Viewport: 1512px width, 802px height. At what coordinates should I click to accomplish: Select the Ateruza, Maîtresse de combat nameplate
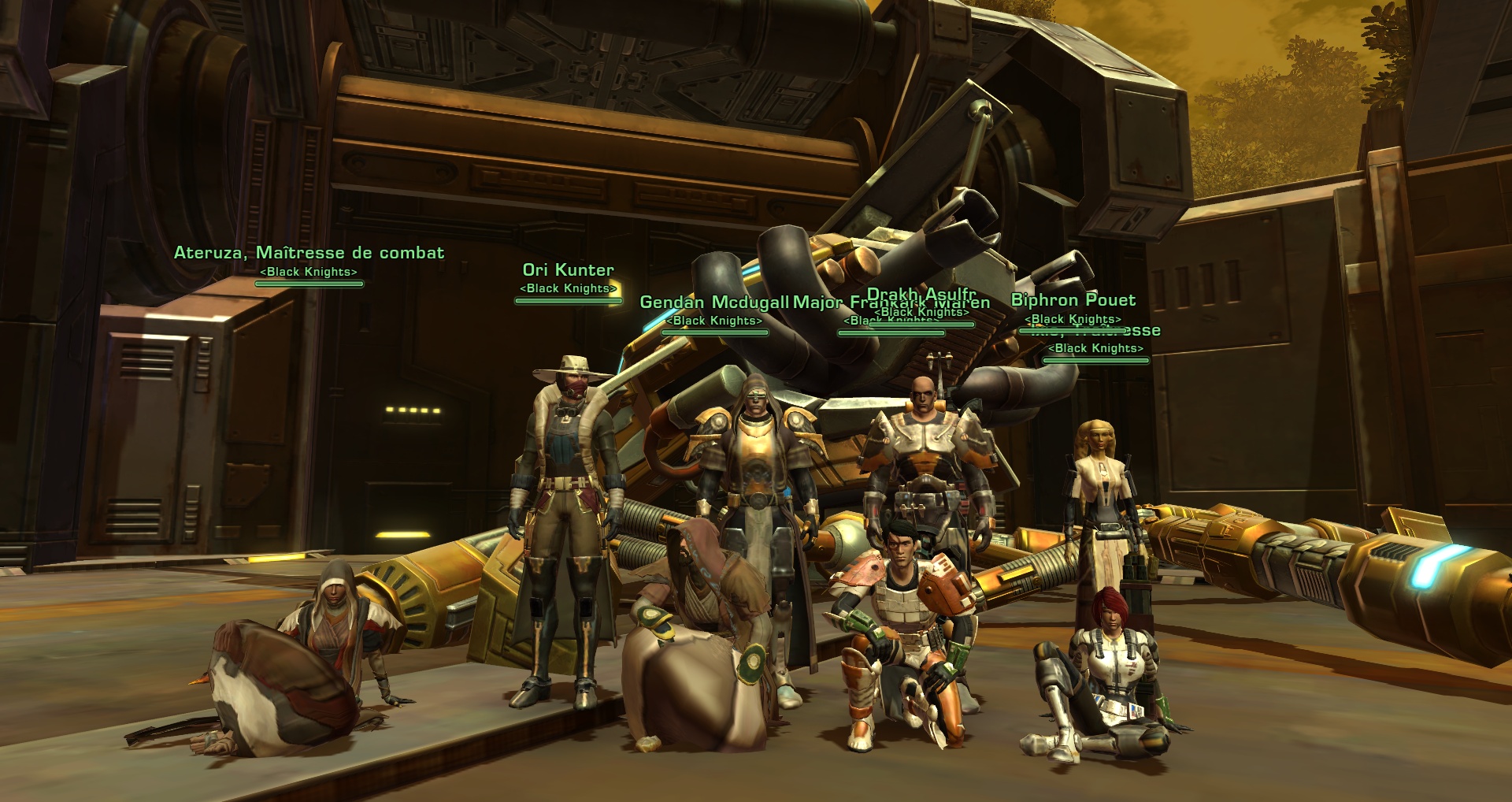309,253
